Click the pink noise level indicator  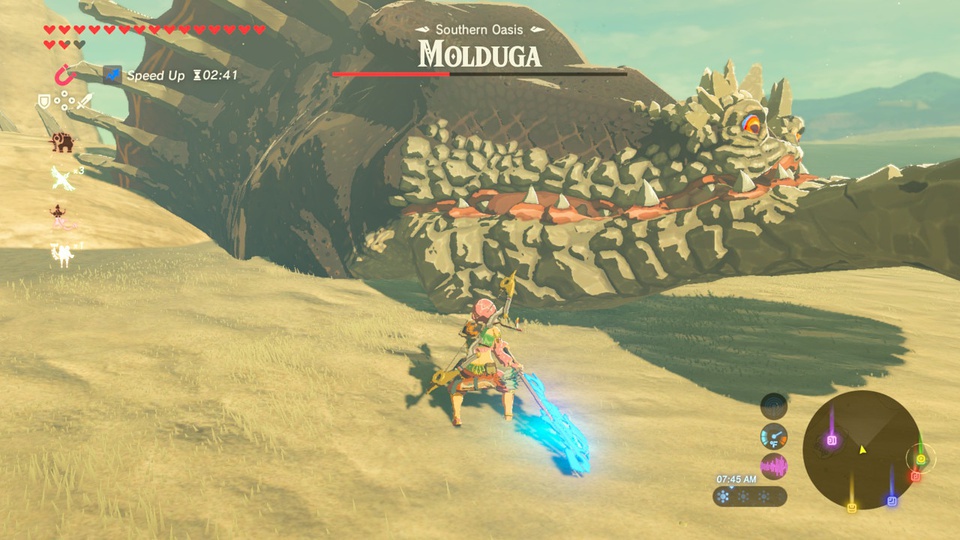774,466
